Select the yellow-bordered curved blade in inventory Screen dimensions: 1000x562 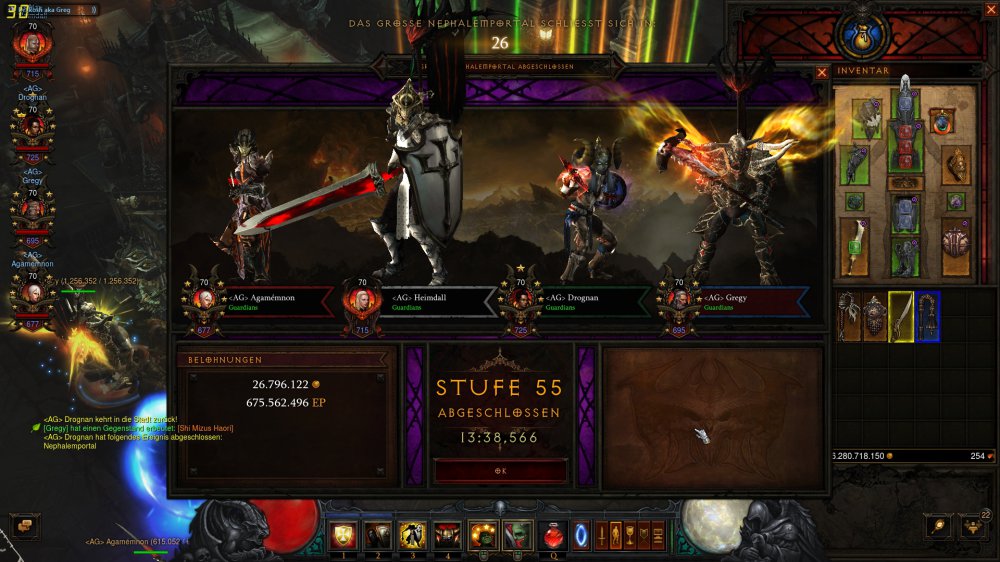pos(901,316)
